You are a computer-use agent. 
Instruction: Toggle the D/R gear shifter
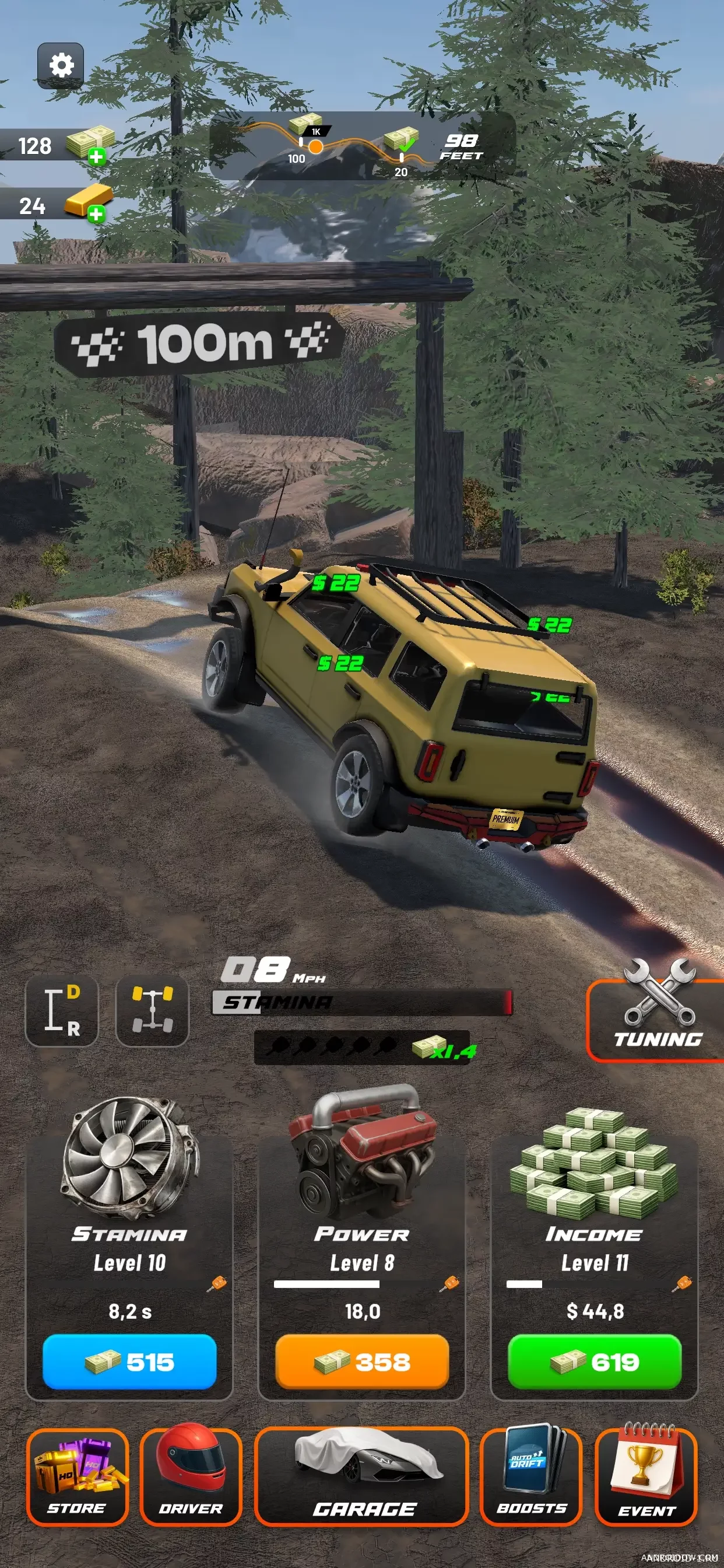pos(61,1010)
